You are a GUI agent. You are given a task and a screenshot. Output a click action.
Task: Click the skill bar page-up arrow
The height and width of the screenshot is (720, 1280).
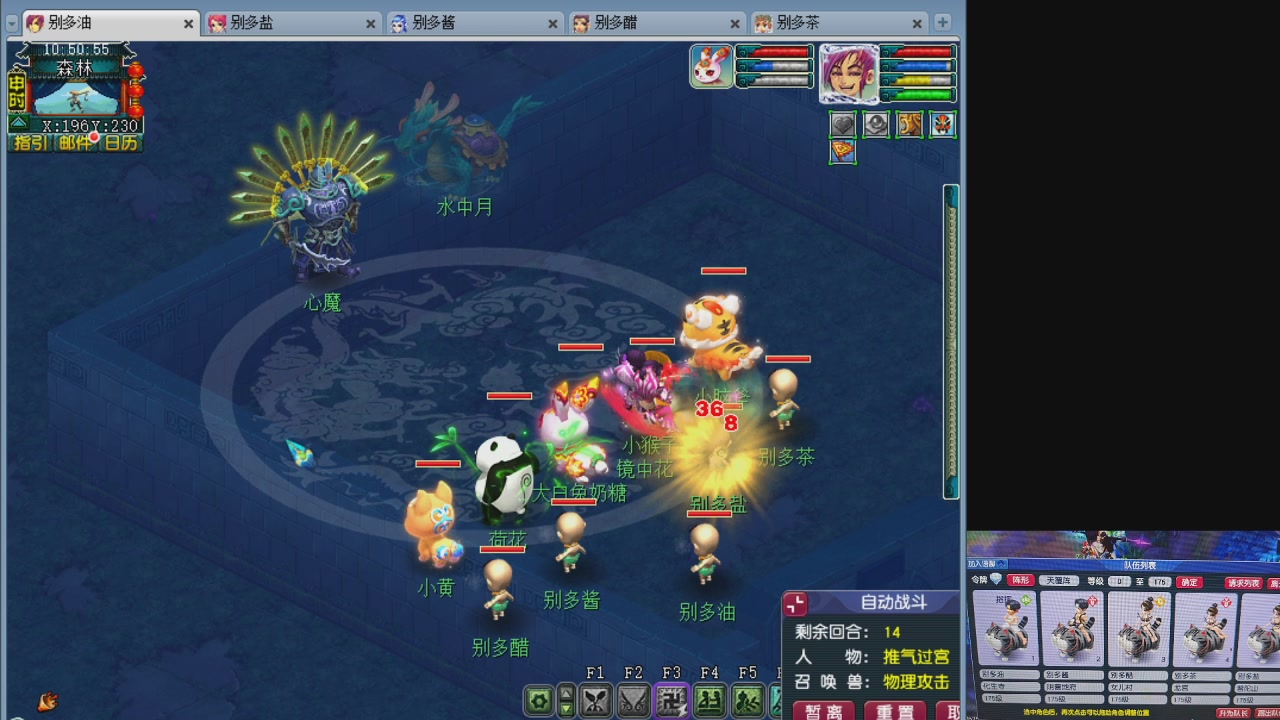click(x=567, y=691)
